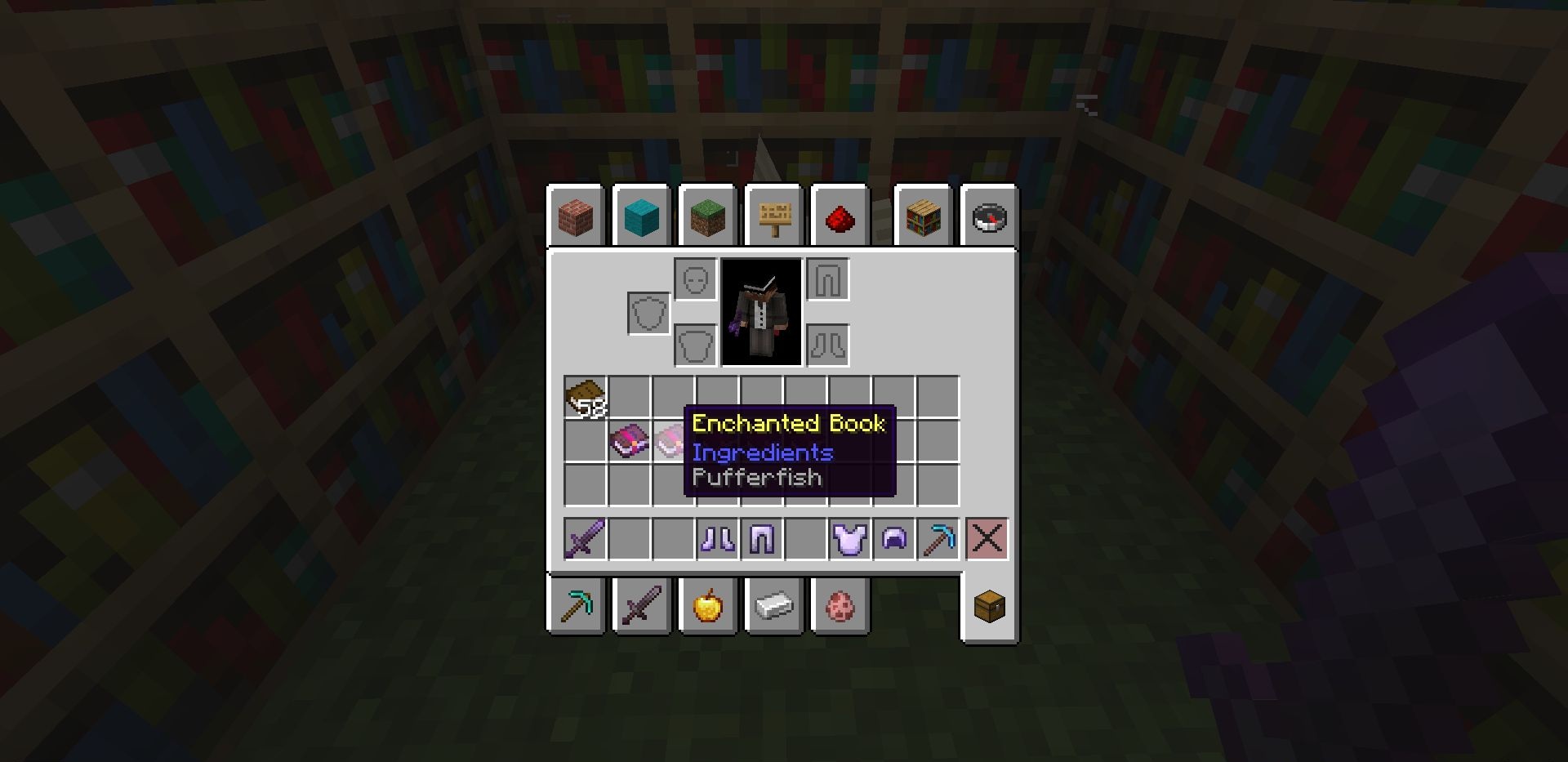
Task: Open the Redstone tab with redstone dust icon
Action: [840, 216]
